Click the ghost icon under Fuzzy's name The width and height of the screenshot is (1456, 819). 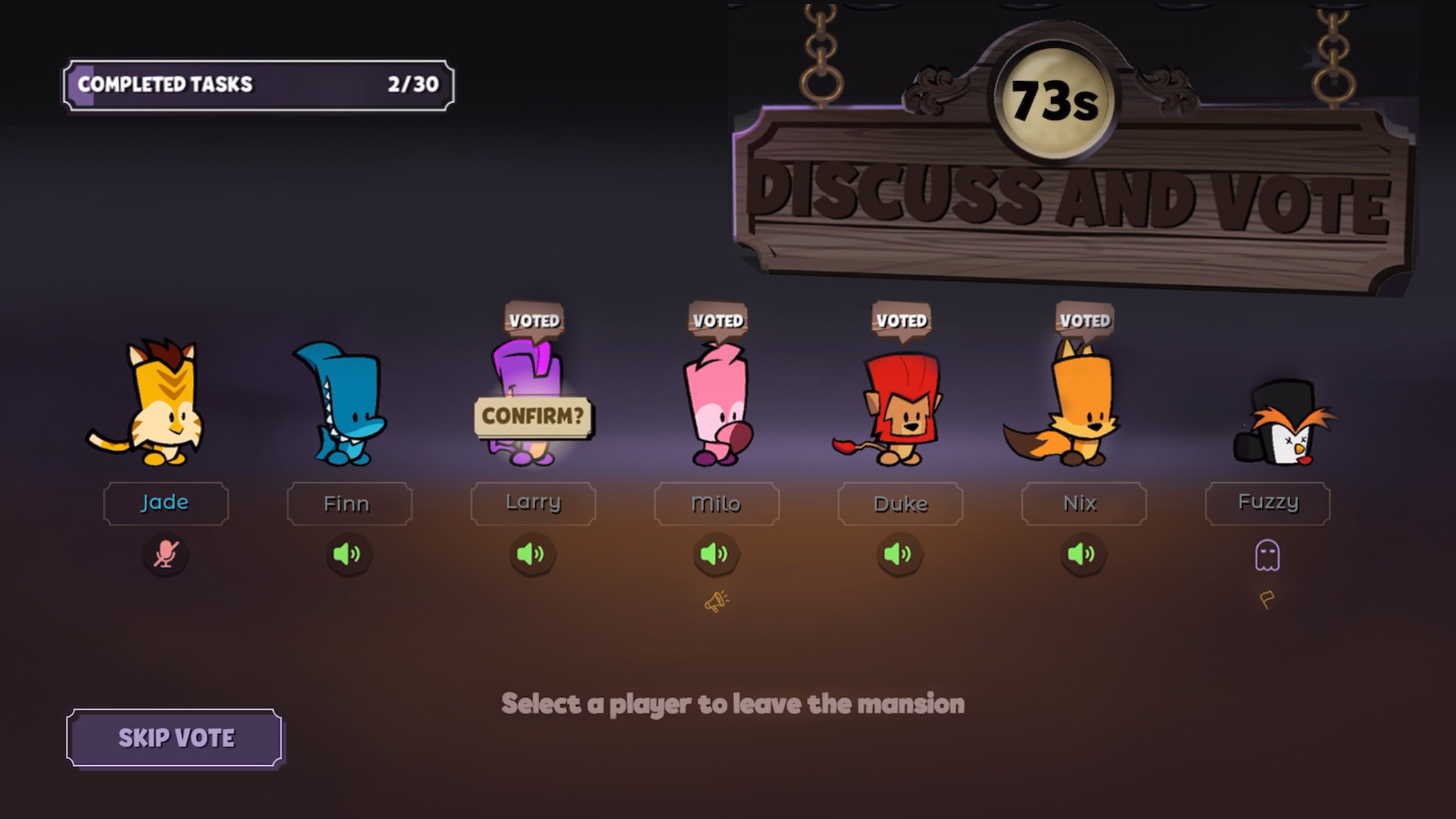tap(1267, 554)
